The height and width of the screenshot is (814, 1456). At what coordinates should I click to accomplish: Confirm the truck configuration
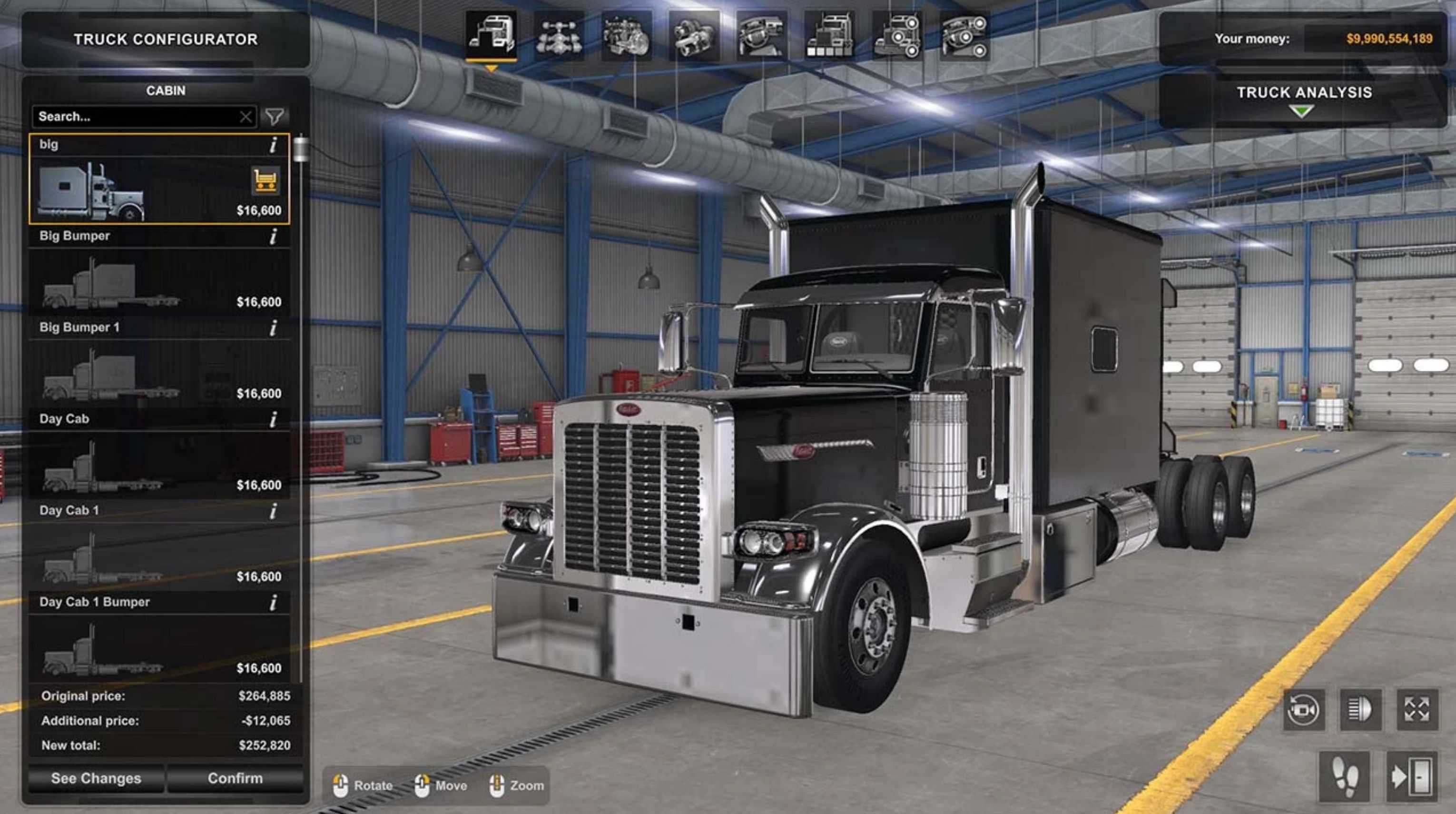pos(235,778)
